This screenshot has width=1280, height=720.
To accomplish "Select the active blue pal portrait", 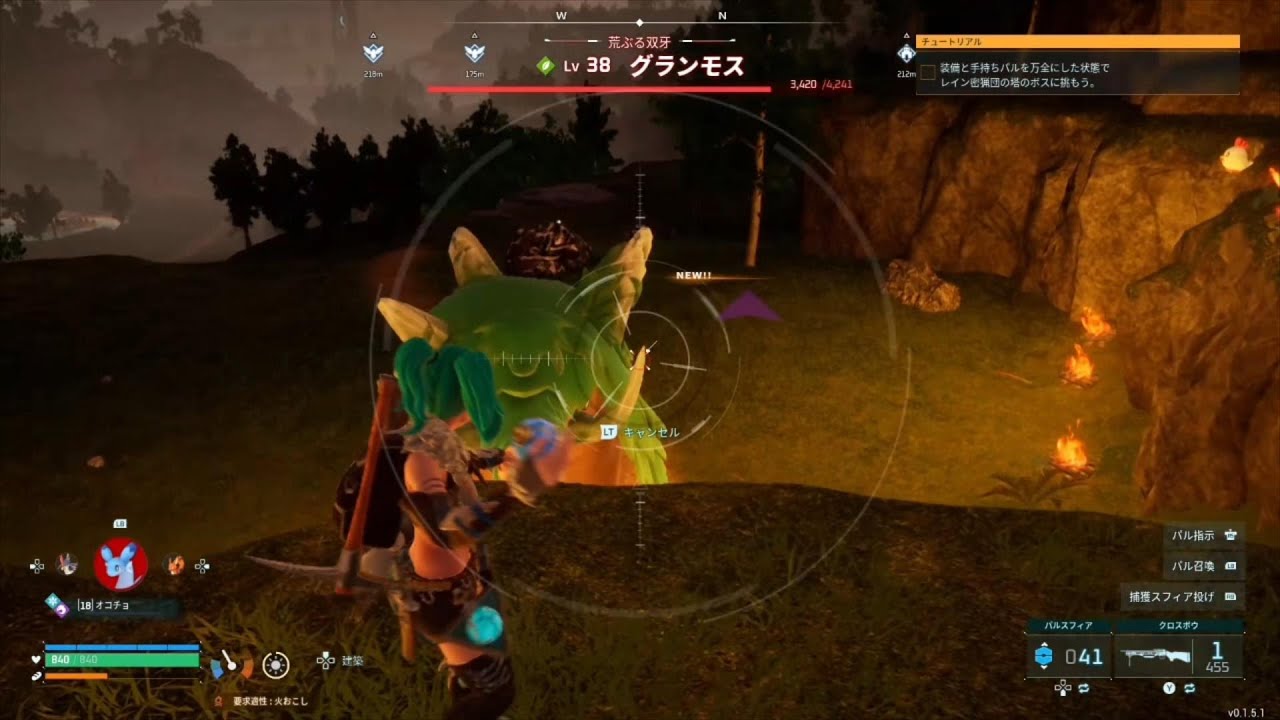I will click(x=121, y=565).
